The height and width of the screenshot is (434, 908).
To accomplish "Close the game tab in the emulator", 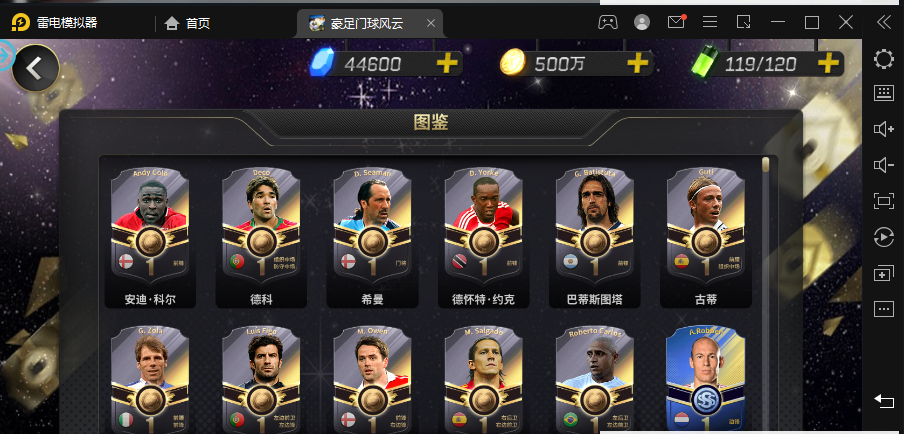I will pyautogui.click(x=431, y=23).
